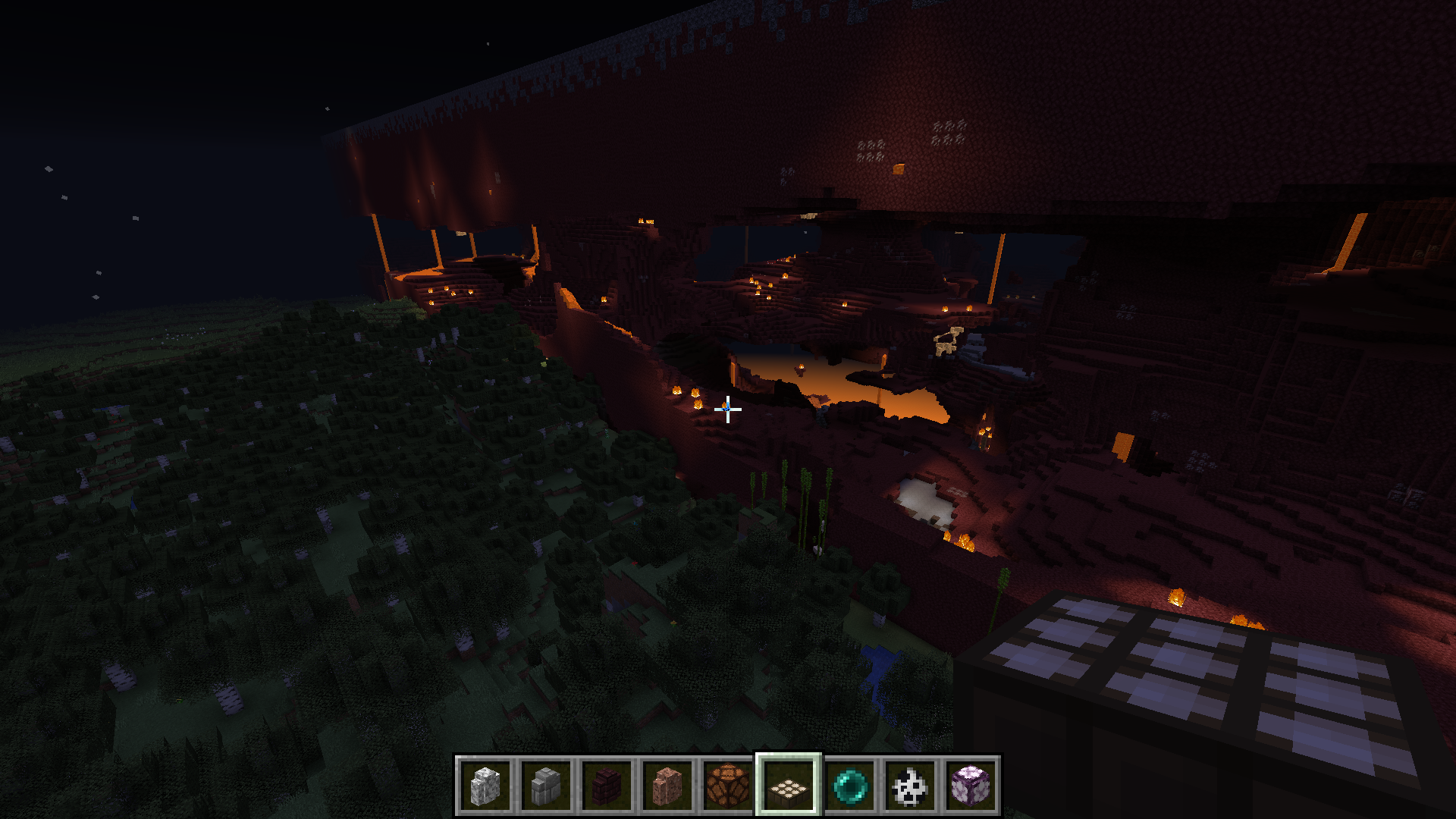Select the redstone lamp in hotbar
Screen dimensions: 1456x819
[728, 786]
